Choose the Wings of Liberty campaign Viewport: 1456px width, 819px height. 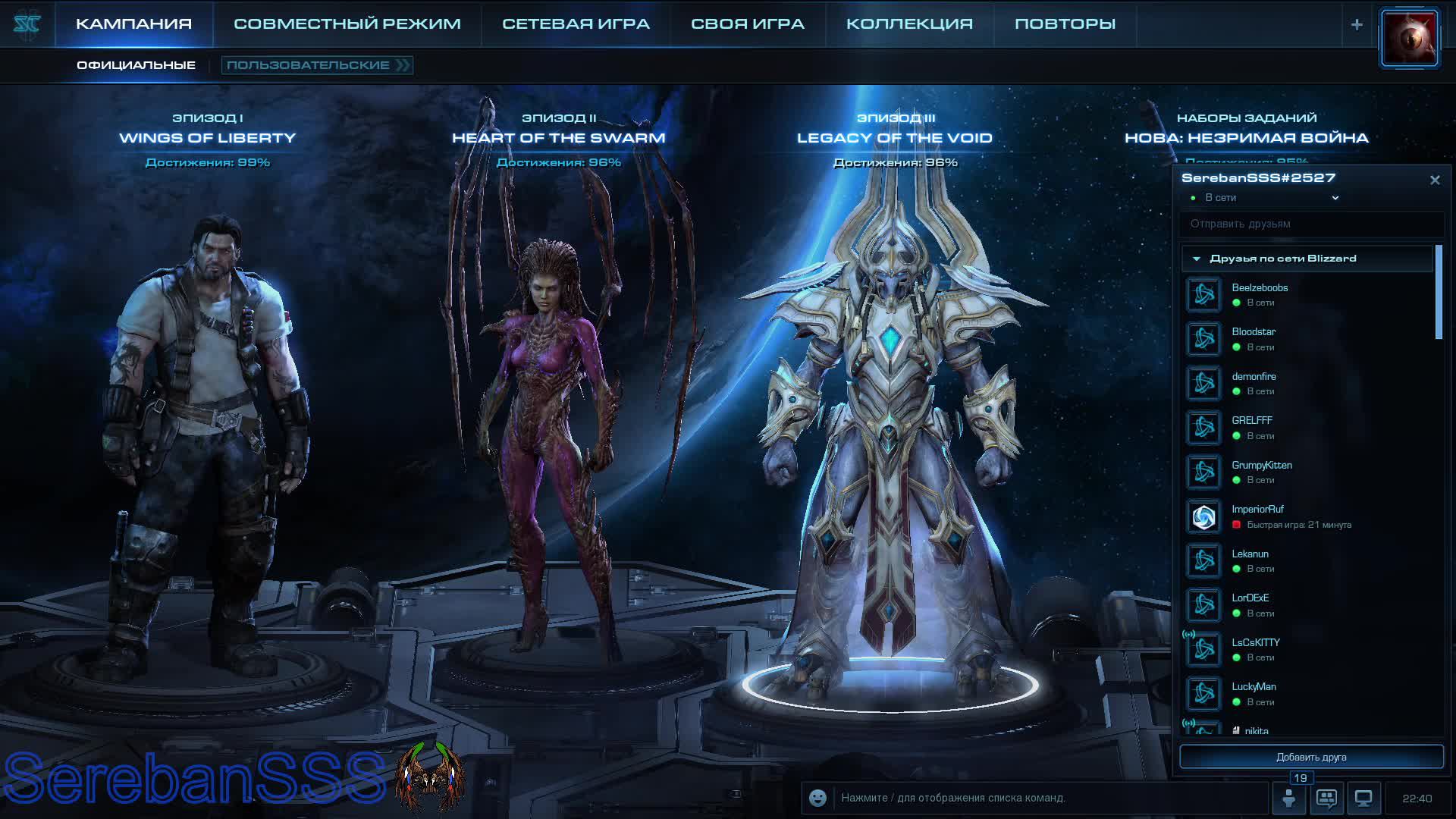click(x=207, y=137)
